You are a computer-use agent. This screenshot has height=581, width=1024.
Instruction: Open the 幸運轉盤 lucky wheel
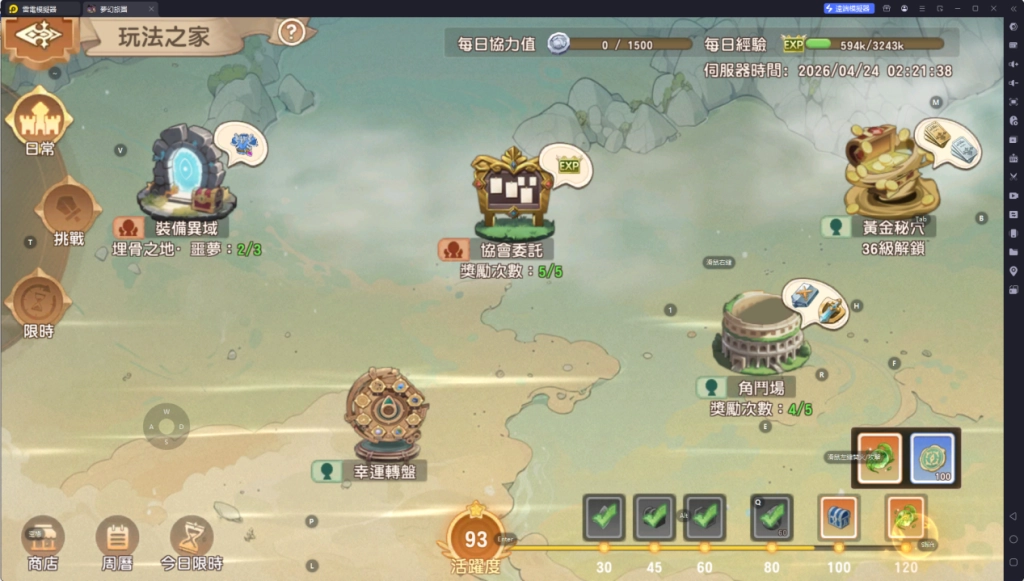385,410
